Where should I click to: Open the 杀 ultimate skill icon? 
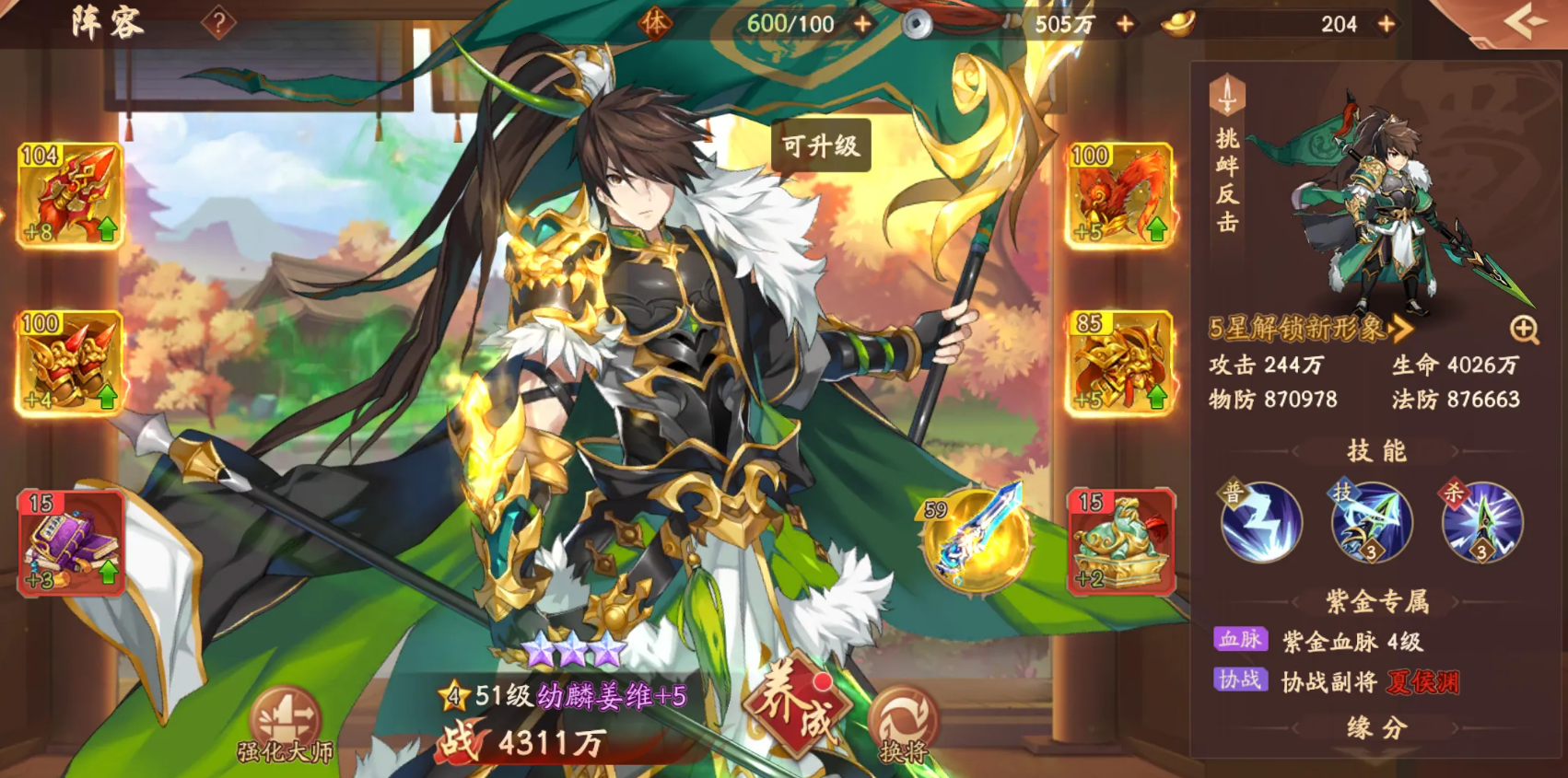click(1481, 525)
